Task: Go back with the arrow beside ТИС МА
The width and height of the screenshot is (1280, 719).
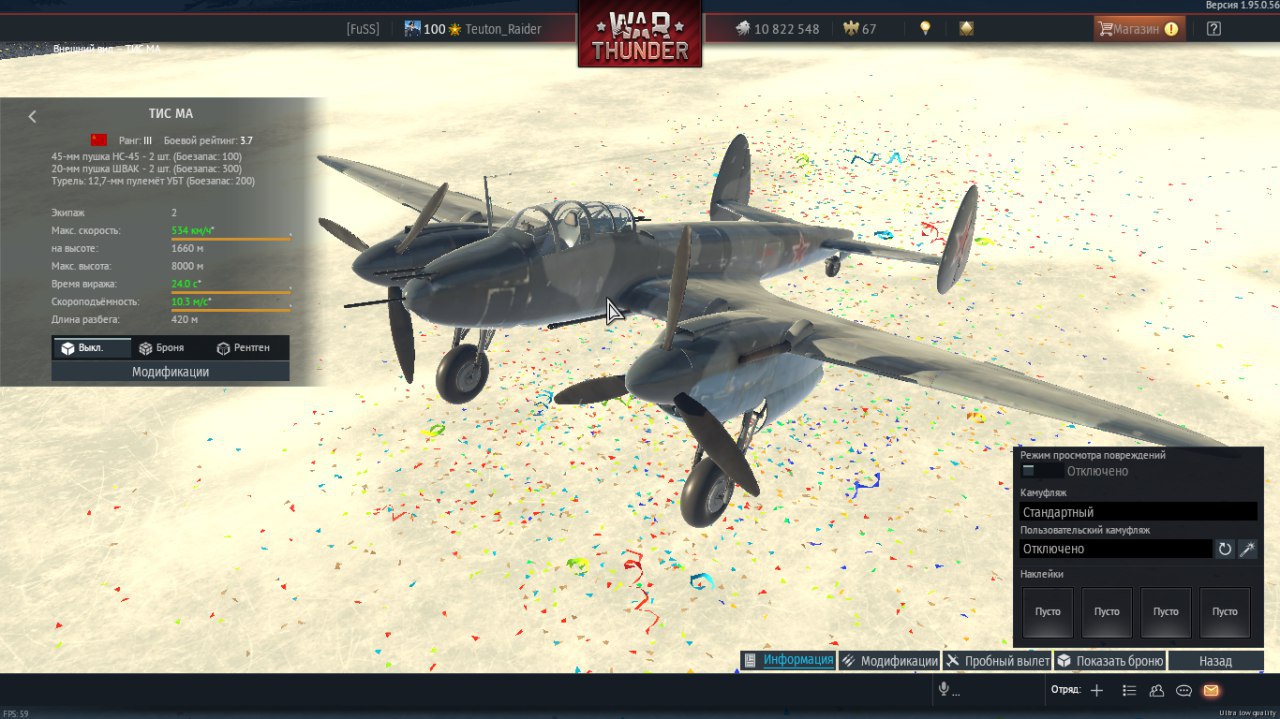Action: pos(32,116)
